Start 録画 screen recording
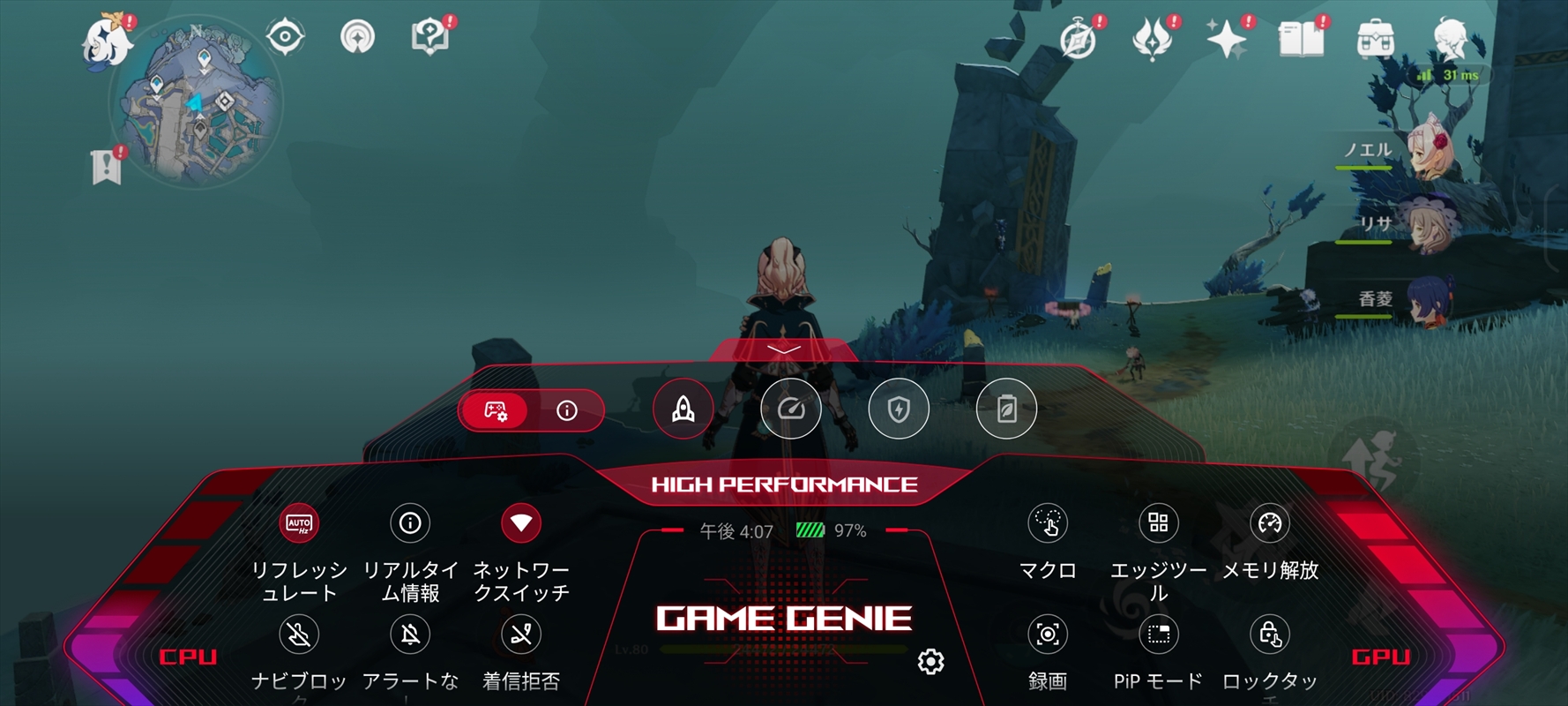The image size is (1568, 706). pyautogui.click(x=1048, y=635)
